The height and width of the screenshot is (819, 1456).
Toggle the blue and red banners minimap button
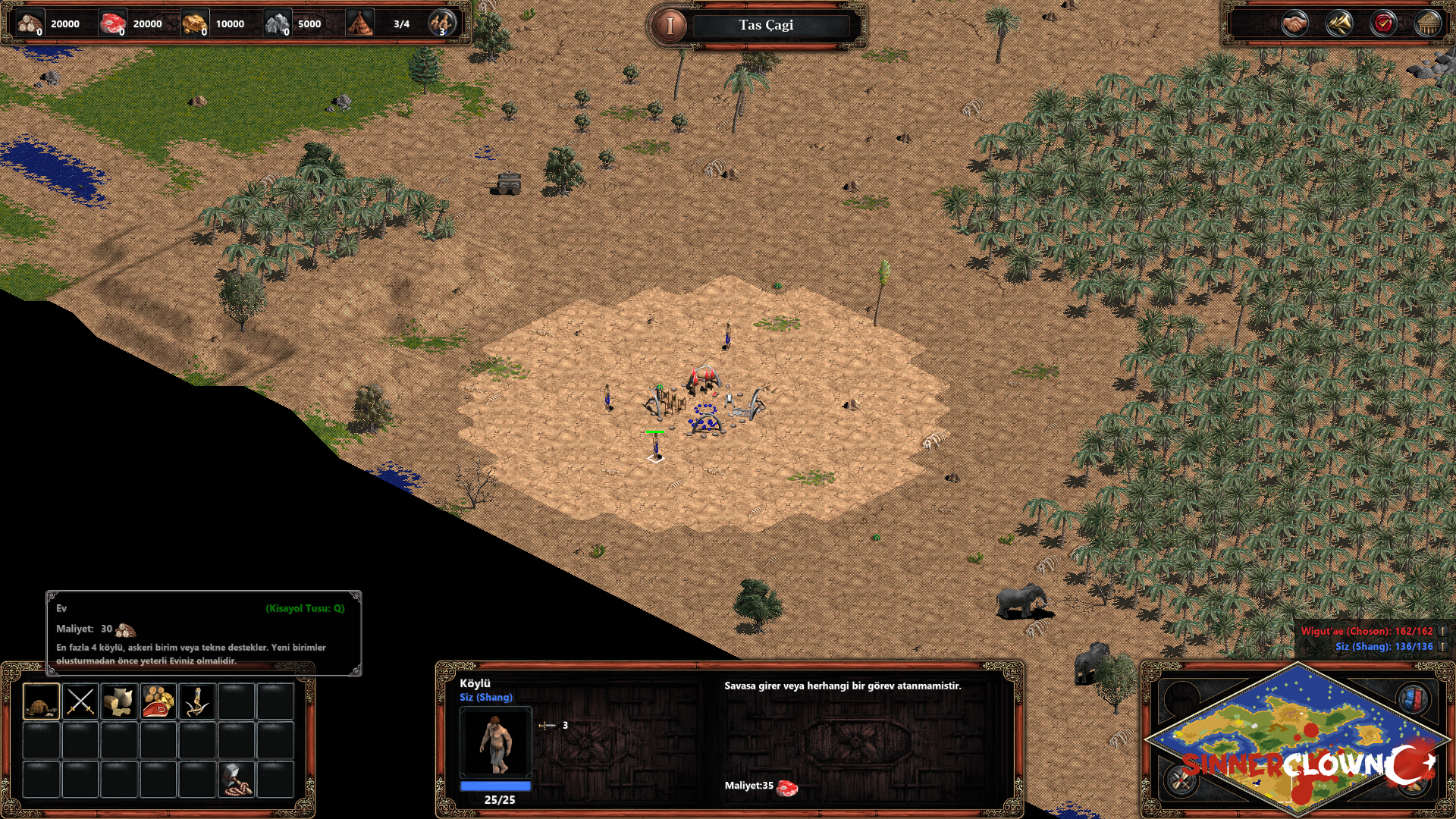1414,699
